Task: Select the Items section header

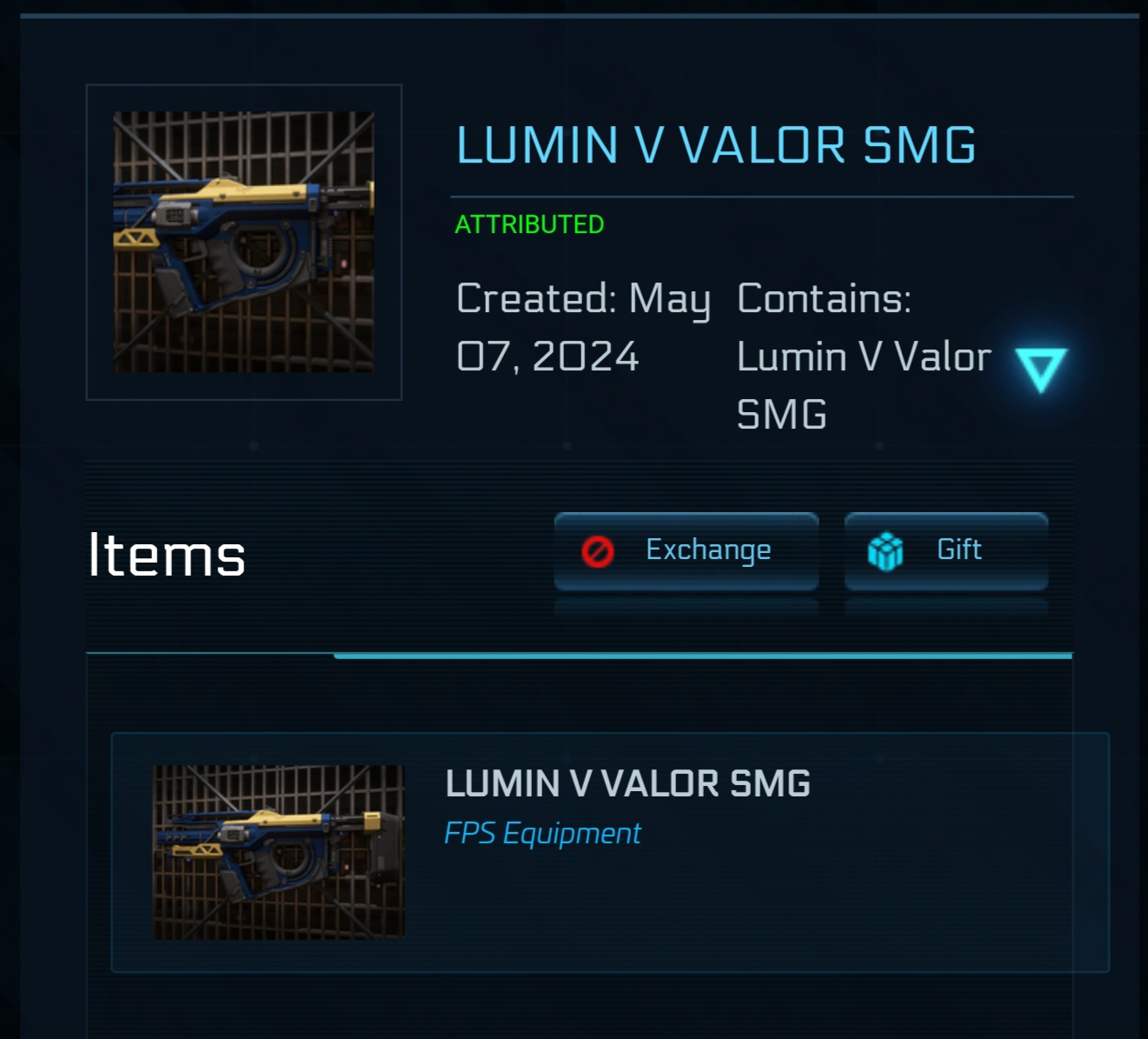Action: coord(167,554)
